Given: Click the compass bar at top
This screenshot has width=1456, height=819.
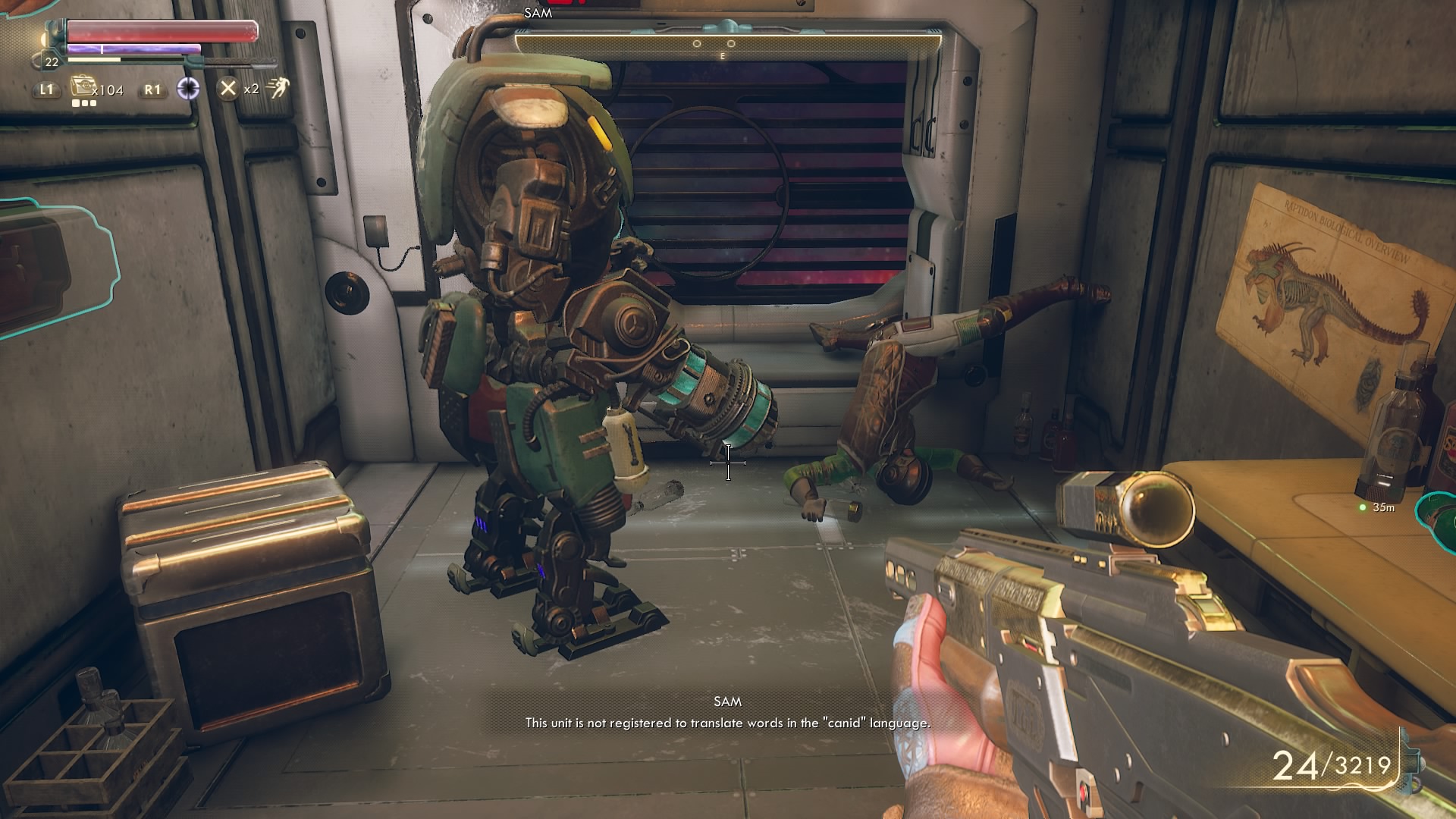Looking at the screenshot, I should click(727, 45).
